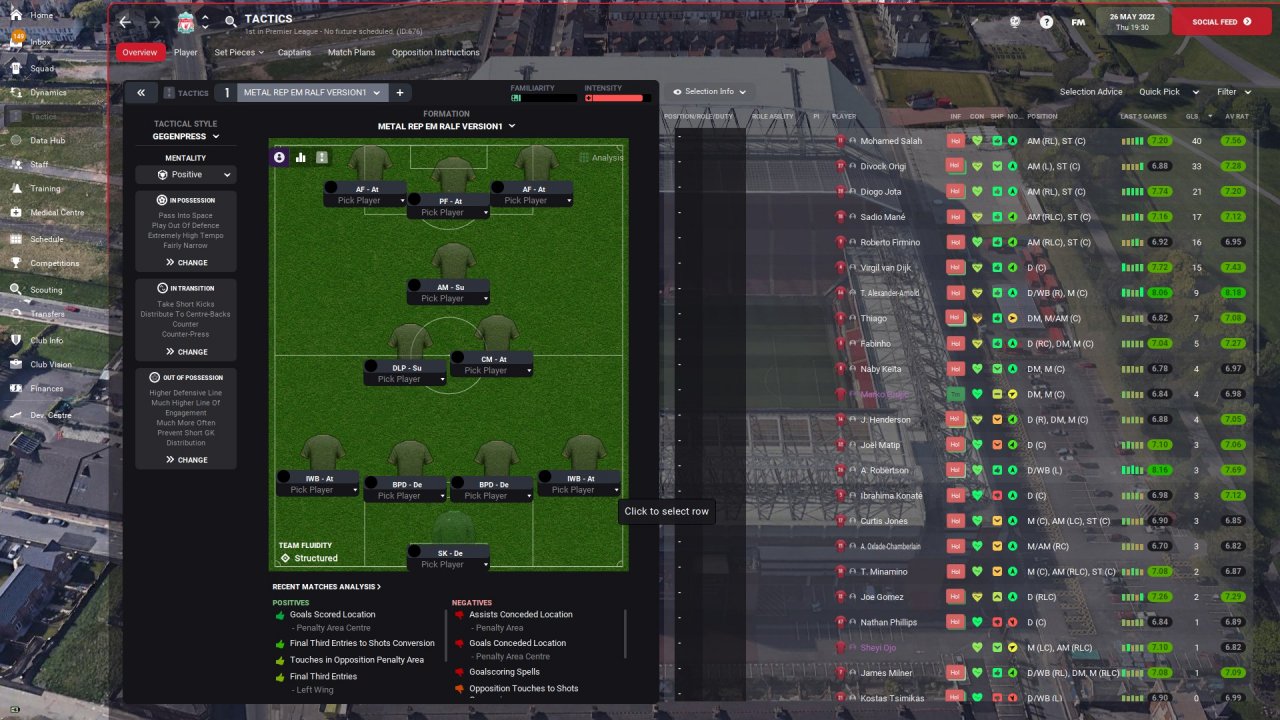This screenshot has width=1280, height=720.
Task: Open Recent Matches Analysis
Action: click(x=326, y=587)
